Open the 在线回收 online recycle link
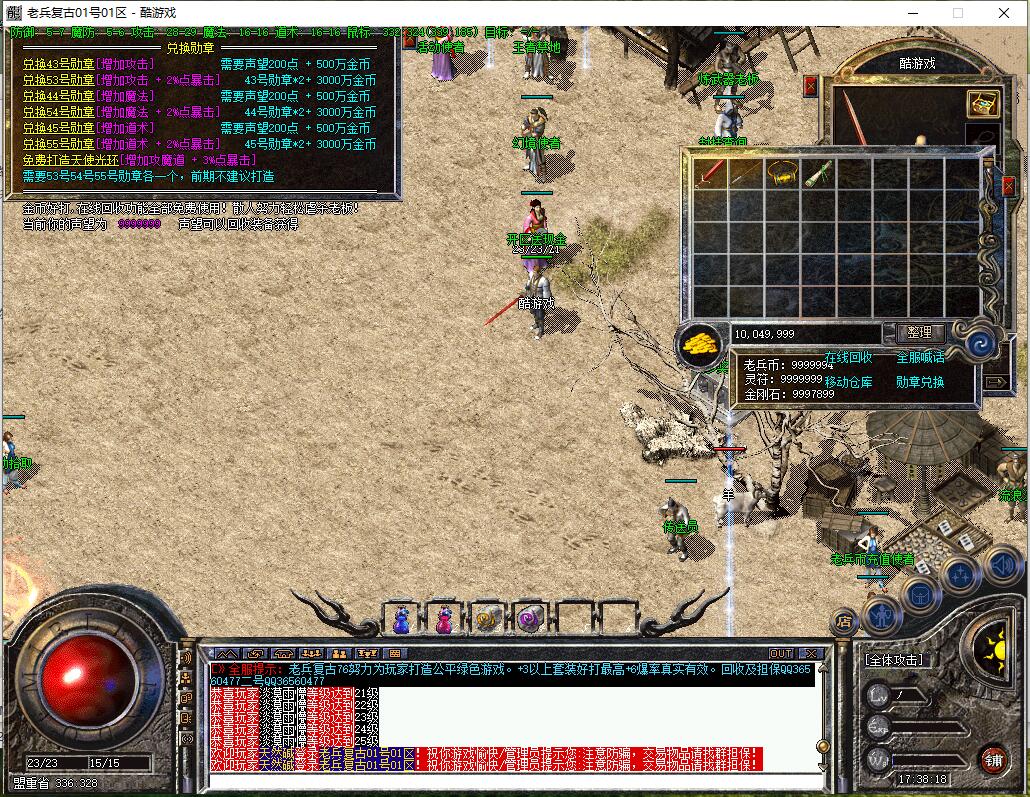 click(x=848, y=358)
